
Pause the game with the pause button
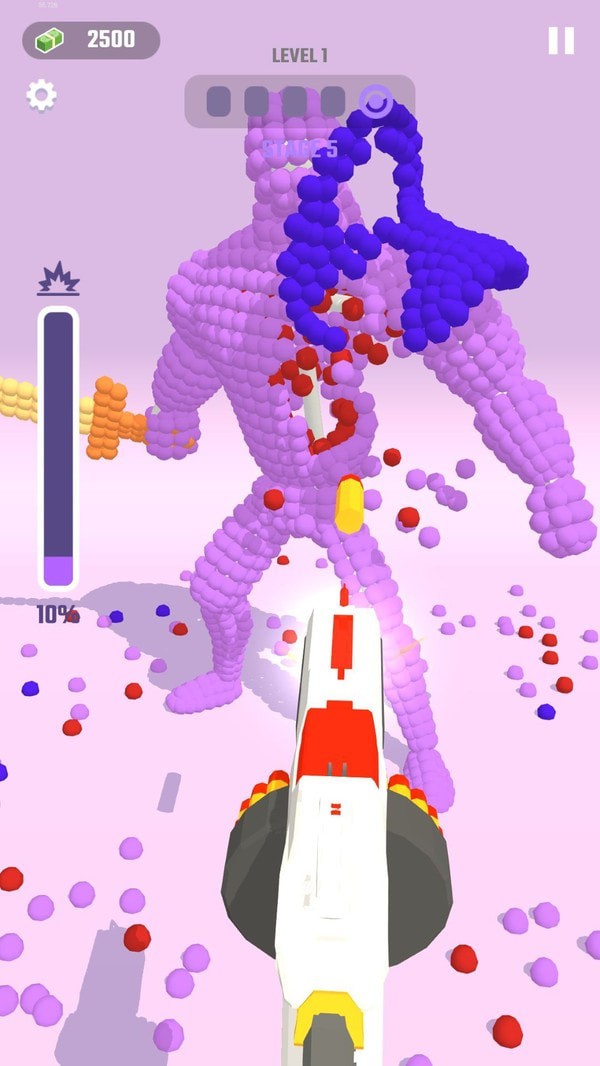click(561, 41)
